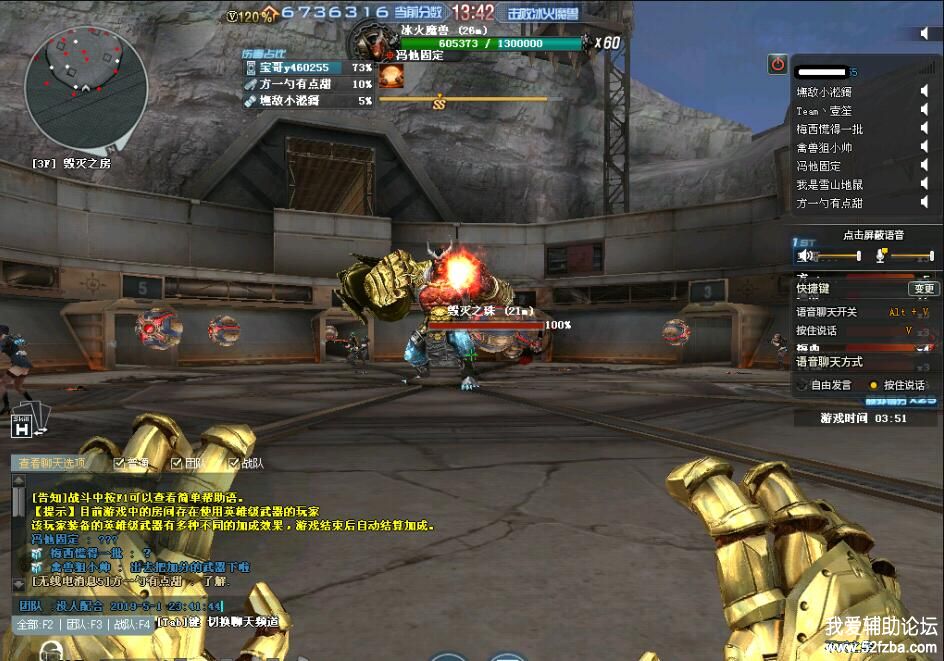Mute voice for player 方一勺有点甜
The height and width of the screenshot is (661, 944).
(x=925, y=203)
